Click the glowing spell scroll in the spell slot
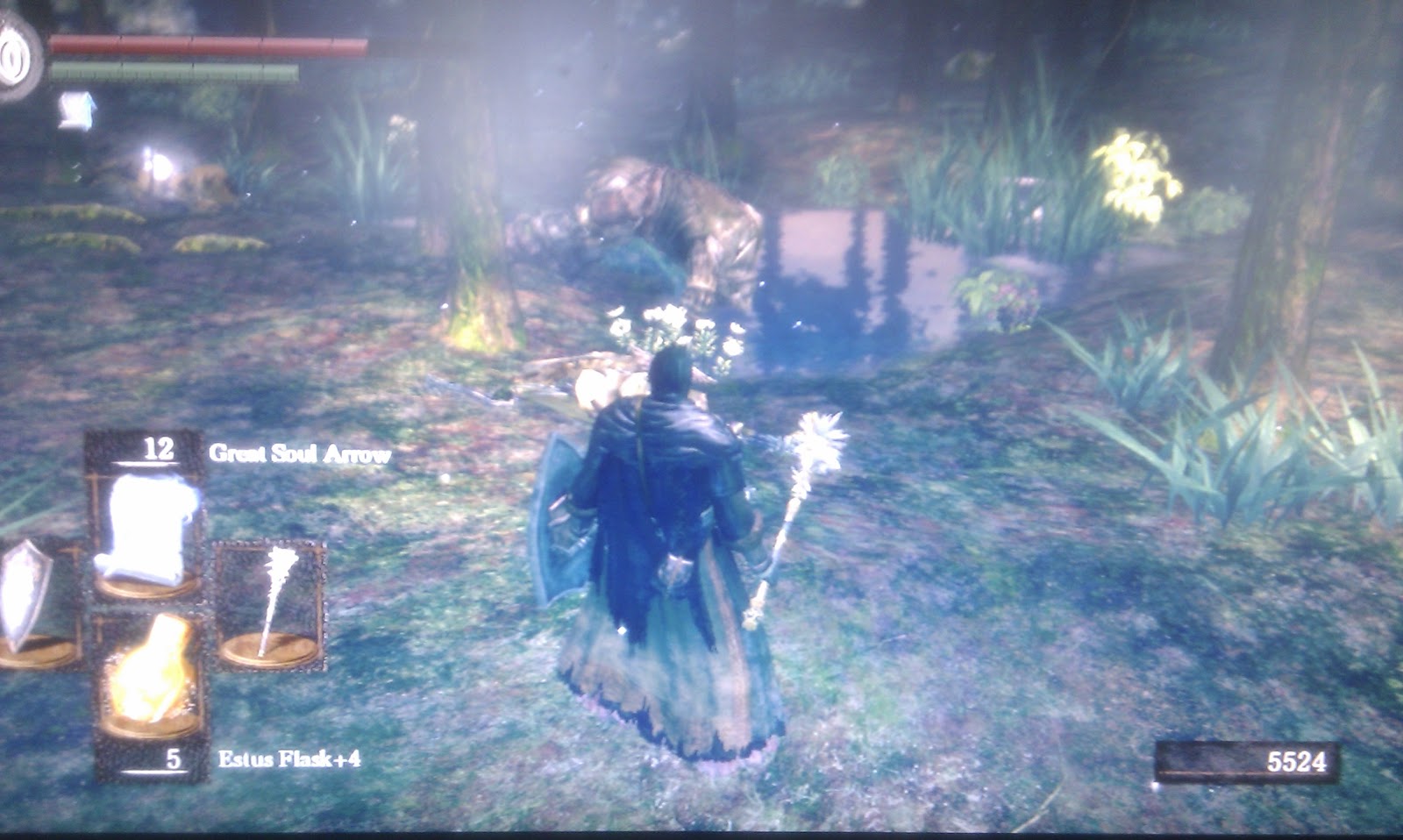Image resolution: width=1403 pixels, height=840 pixels. click(149, 526)
